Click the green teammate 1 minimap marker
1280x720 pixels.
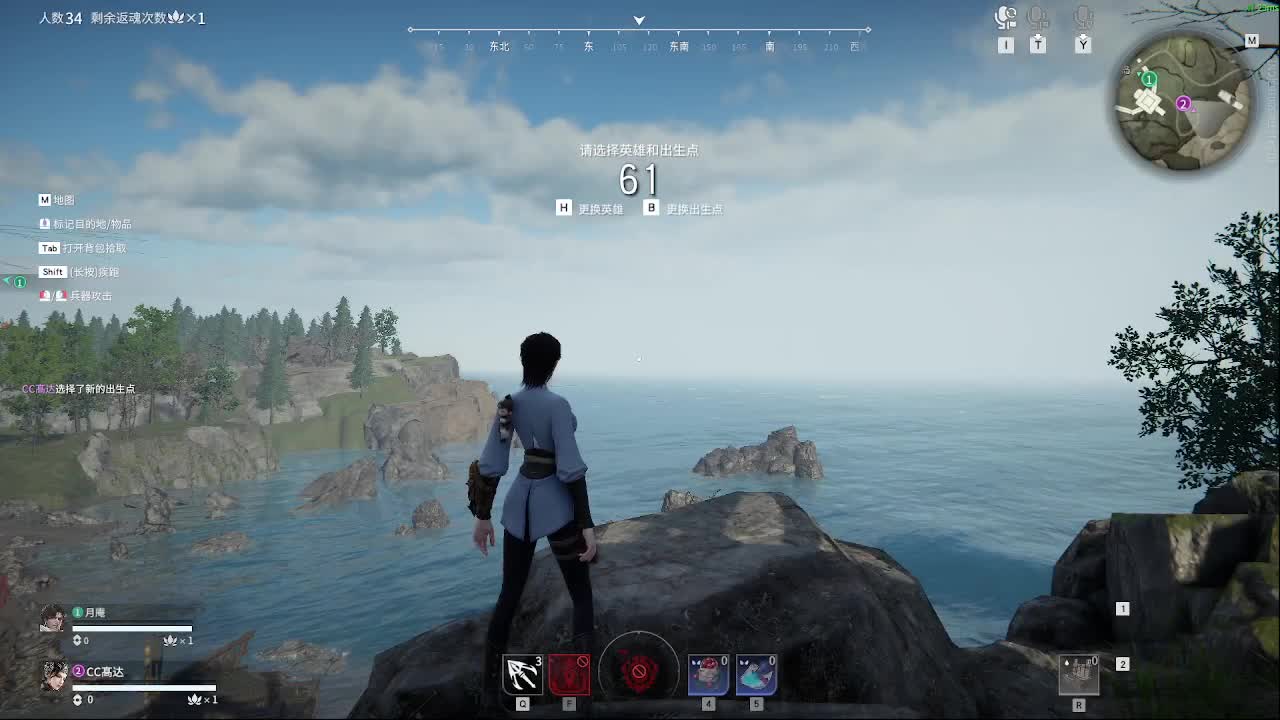1150,79
